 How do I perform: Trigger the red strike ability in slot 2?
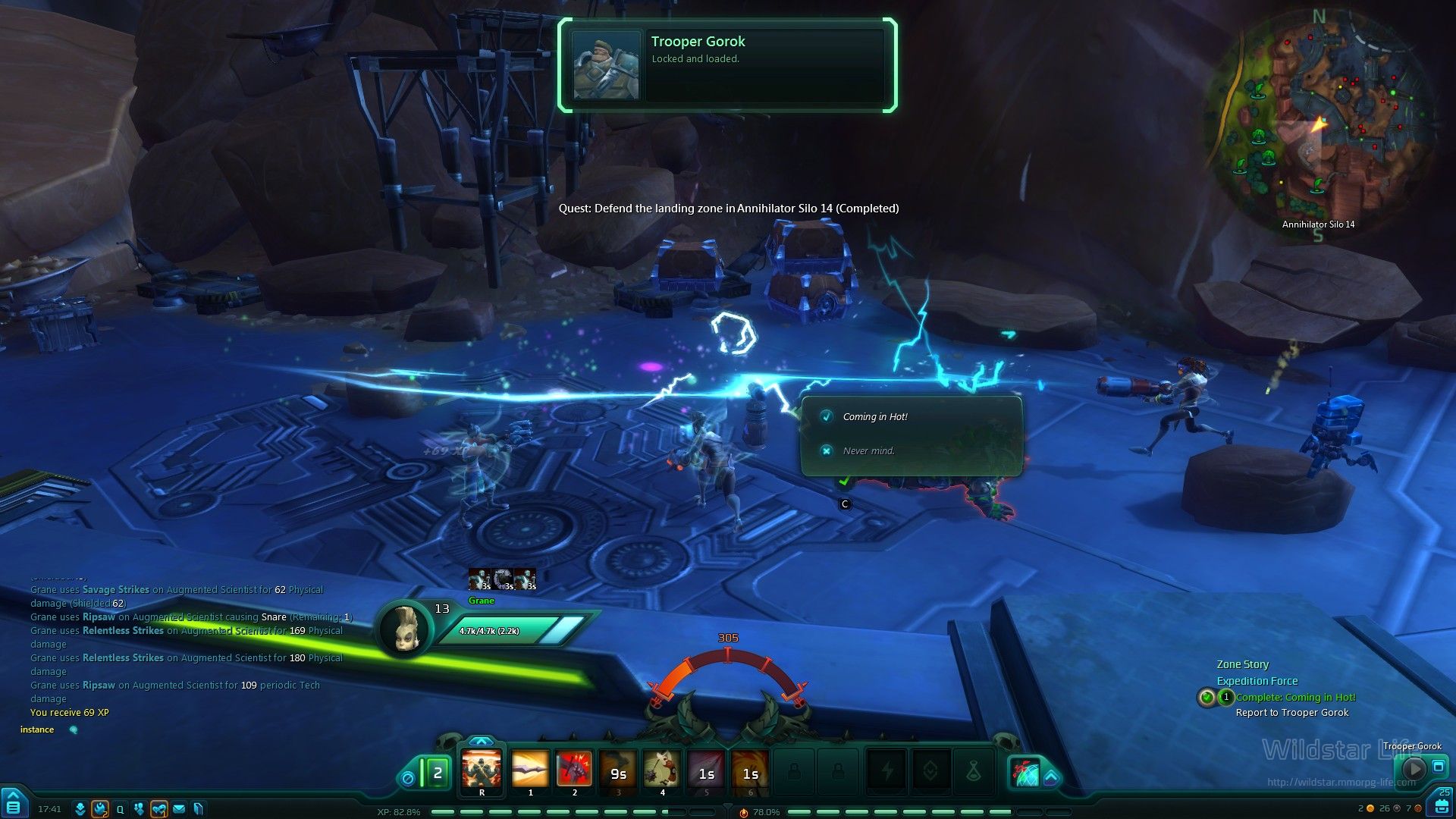[574, 770]
